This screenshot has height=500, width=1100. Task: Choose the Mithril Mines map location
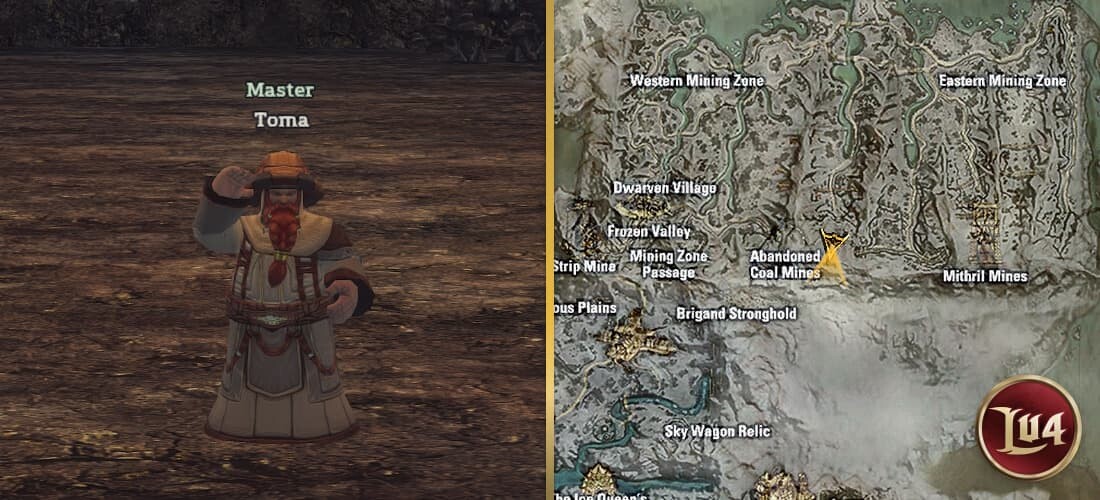pyautogui.click(x=985, y=276)
